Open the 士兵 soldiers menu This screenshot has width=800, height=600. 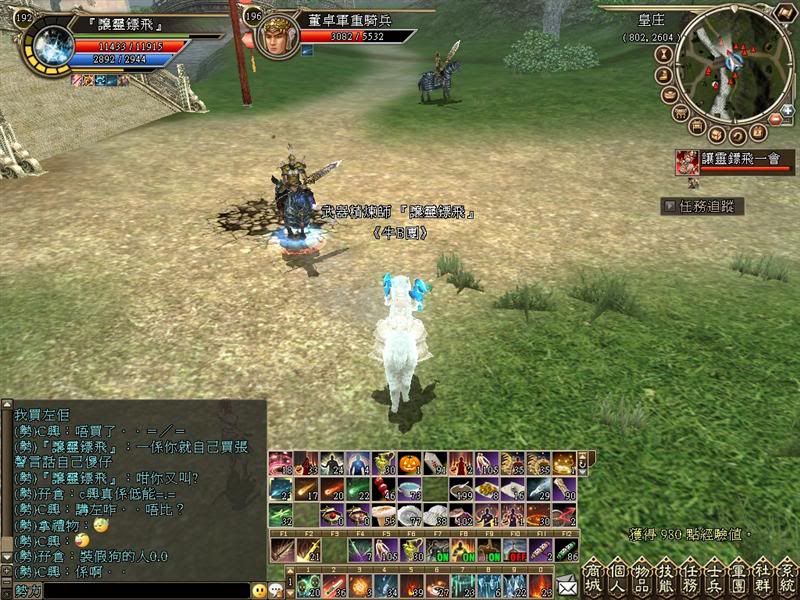[x=713, y=574]
